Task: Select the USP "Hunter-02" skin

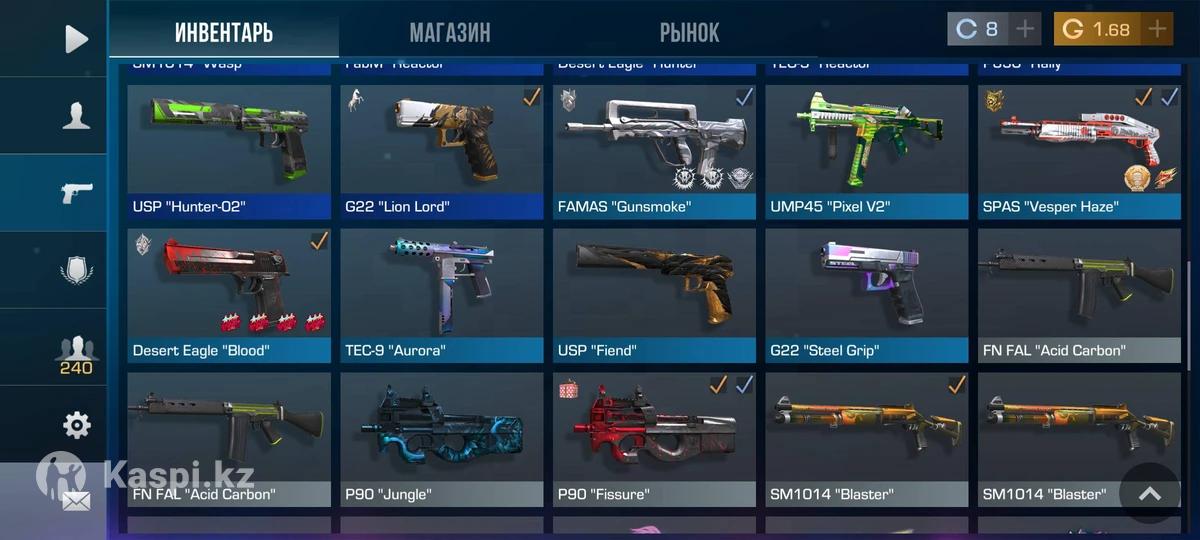Action: [x=229, y=150]
